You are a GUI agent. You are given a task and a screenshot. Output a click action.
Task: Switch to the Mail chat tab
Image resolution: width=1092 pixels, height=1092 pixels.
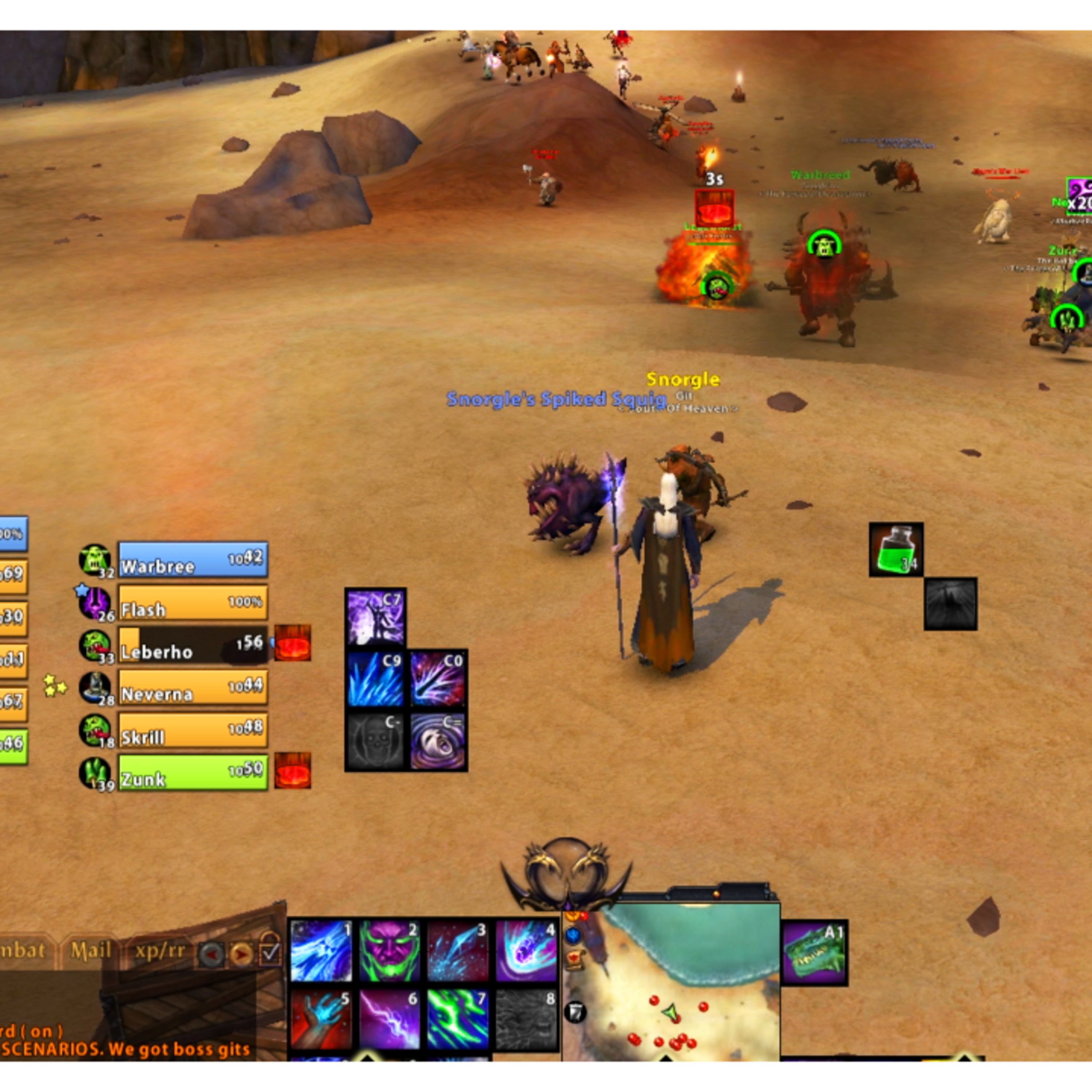pos(90,951)
